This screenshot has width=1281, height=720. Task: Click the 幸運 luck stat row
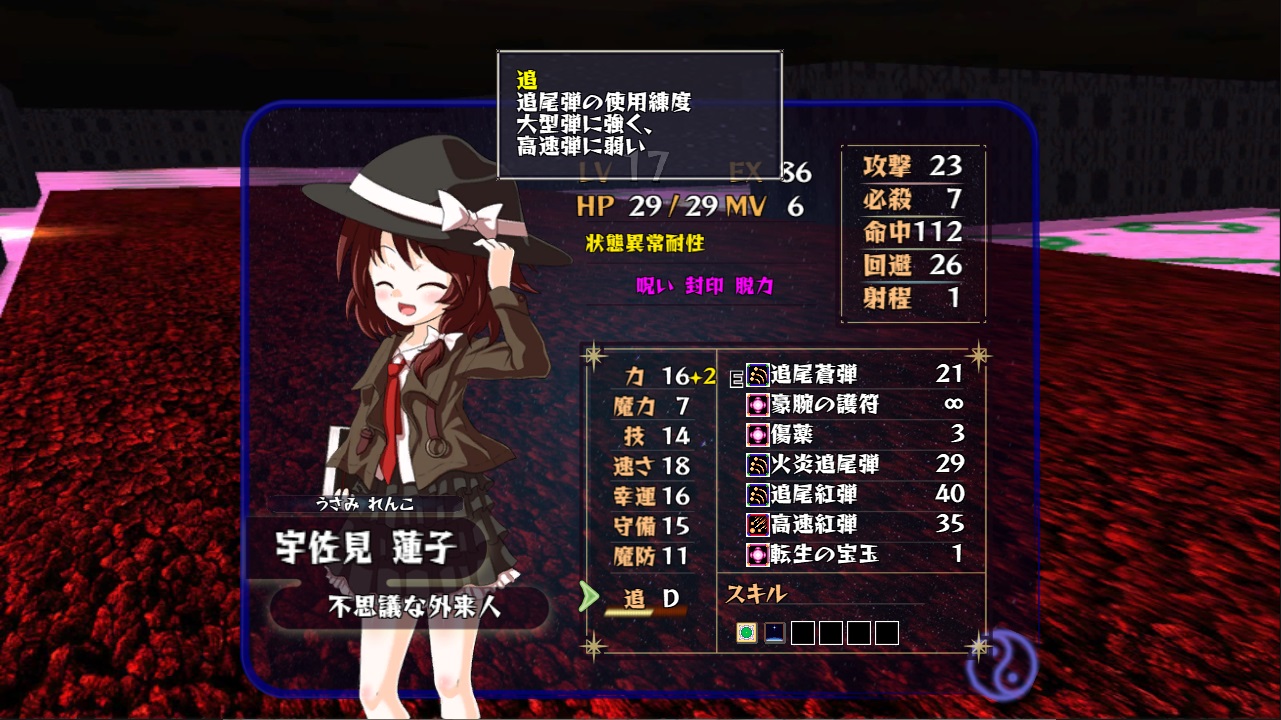(651, 495)
